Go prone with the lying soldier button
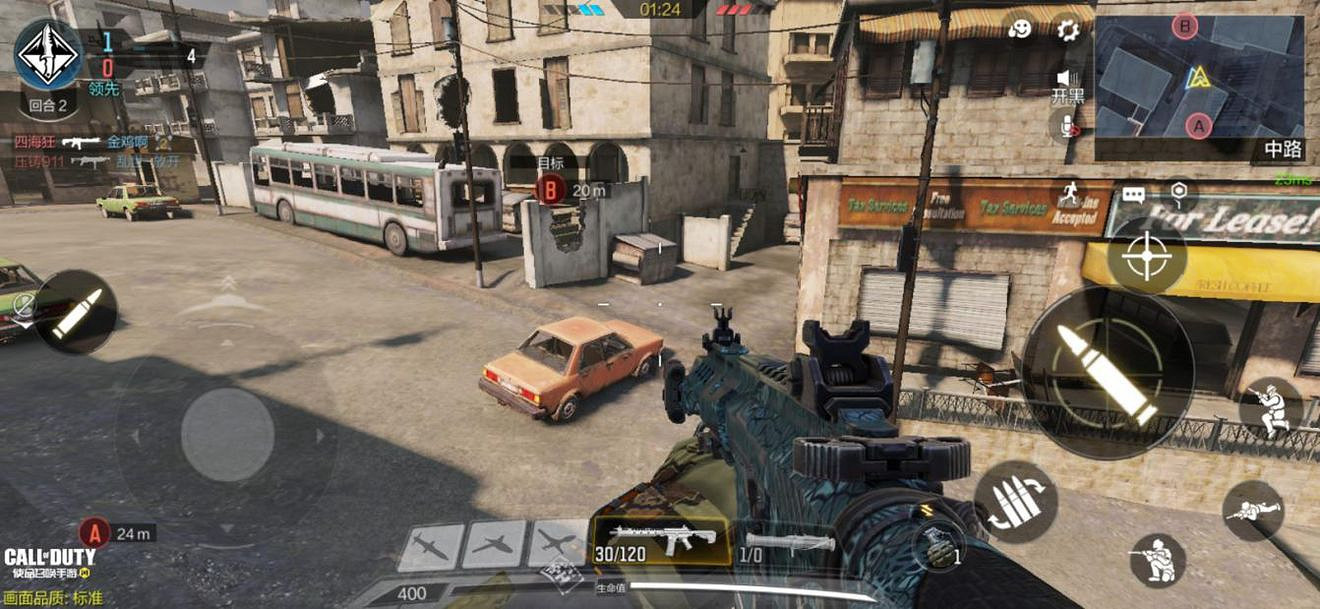1320x609 pixels. point(1253,510)
